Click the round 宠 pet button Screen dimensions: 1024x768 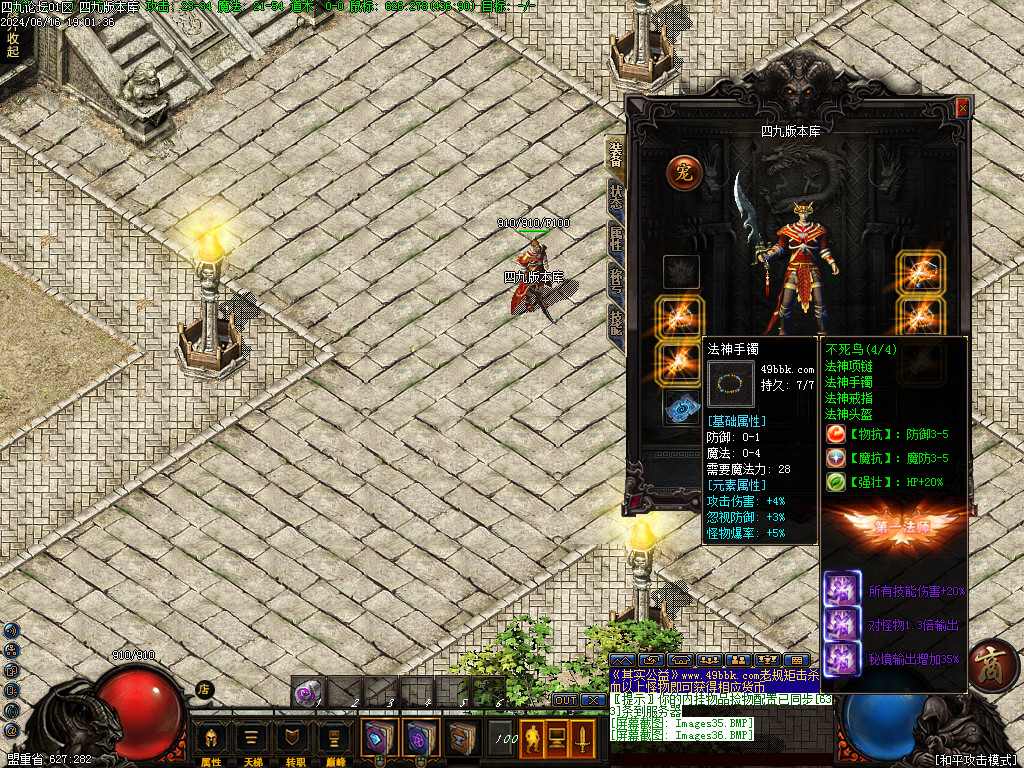[685, 172]
